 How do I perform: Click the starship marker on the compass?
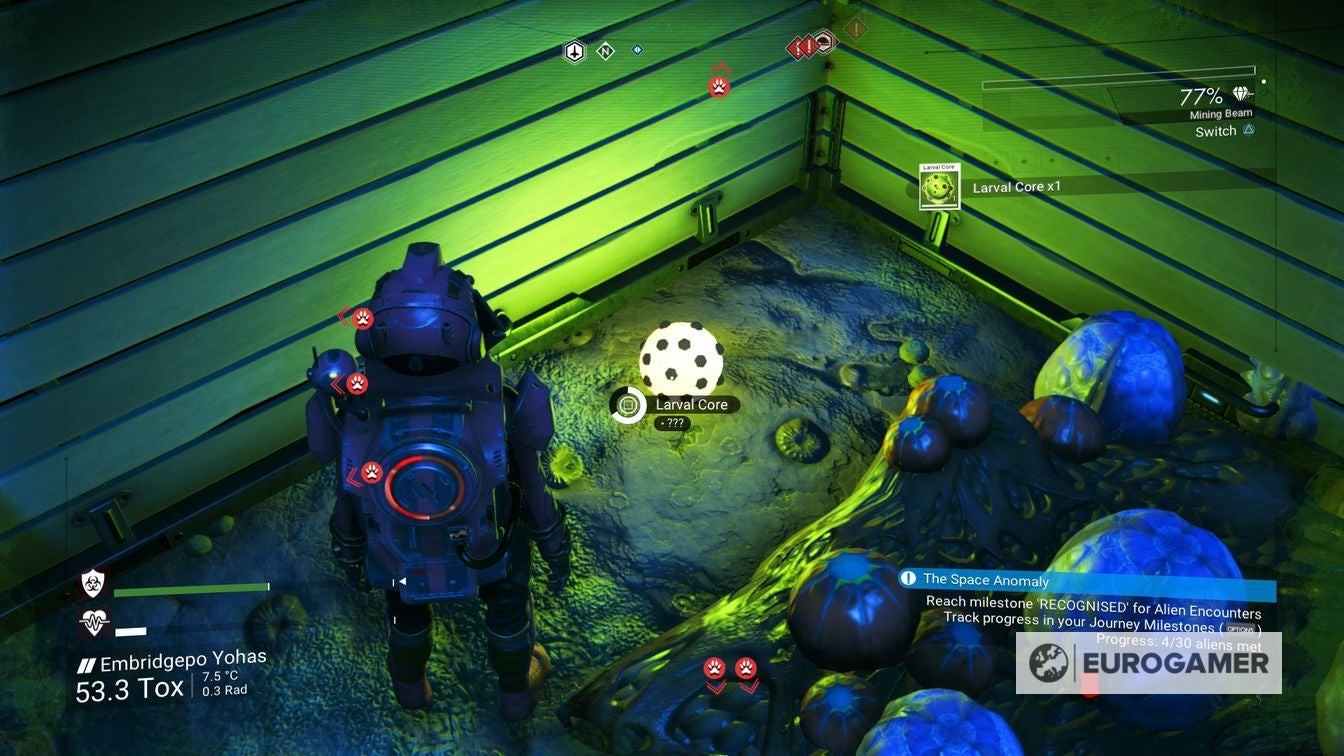[574, 51]
